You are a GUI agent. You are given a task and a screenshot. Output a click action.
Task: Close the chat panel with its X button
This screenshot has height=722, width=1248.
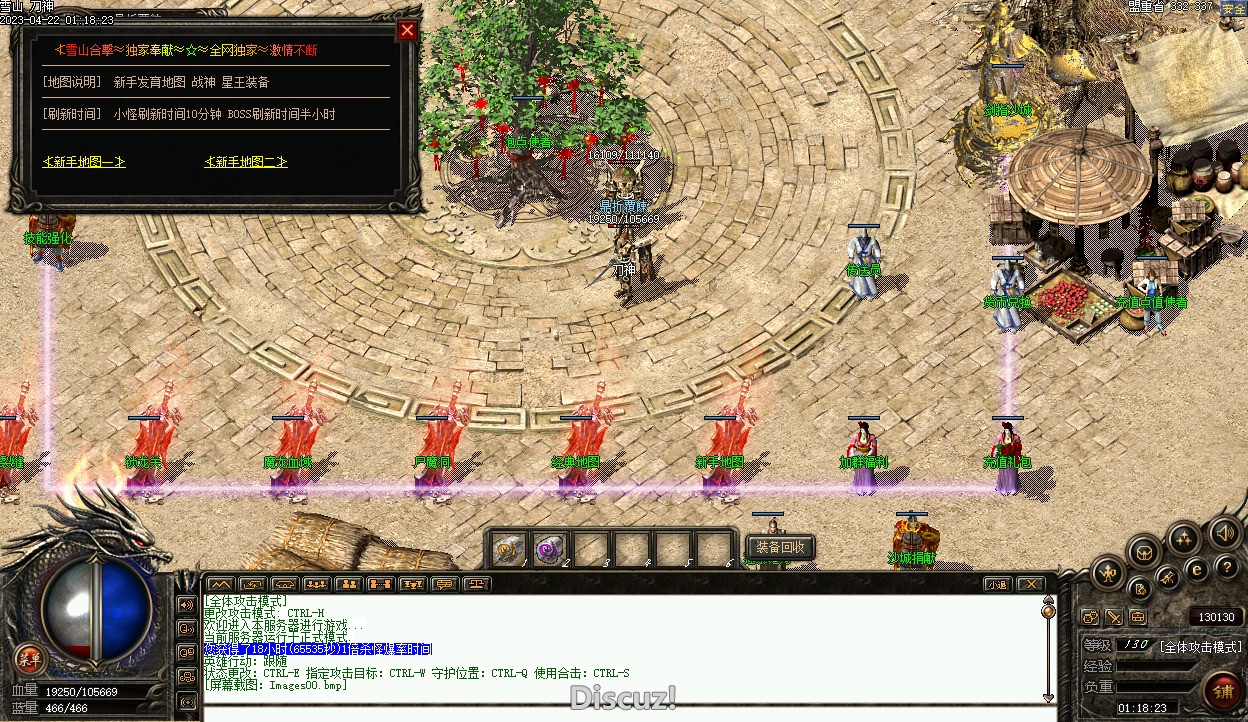1030,584
